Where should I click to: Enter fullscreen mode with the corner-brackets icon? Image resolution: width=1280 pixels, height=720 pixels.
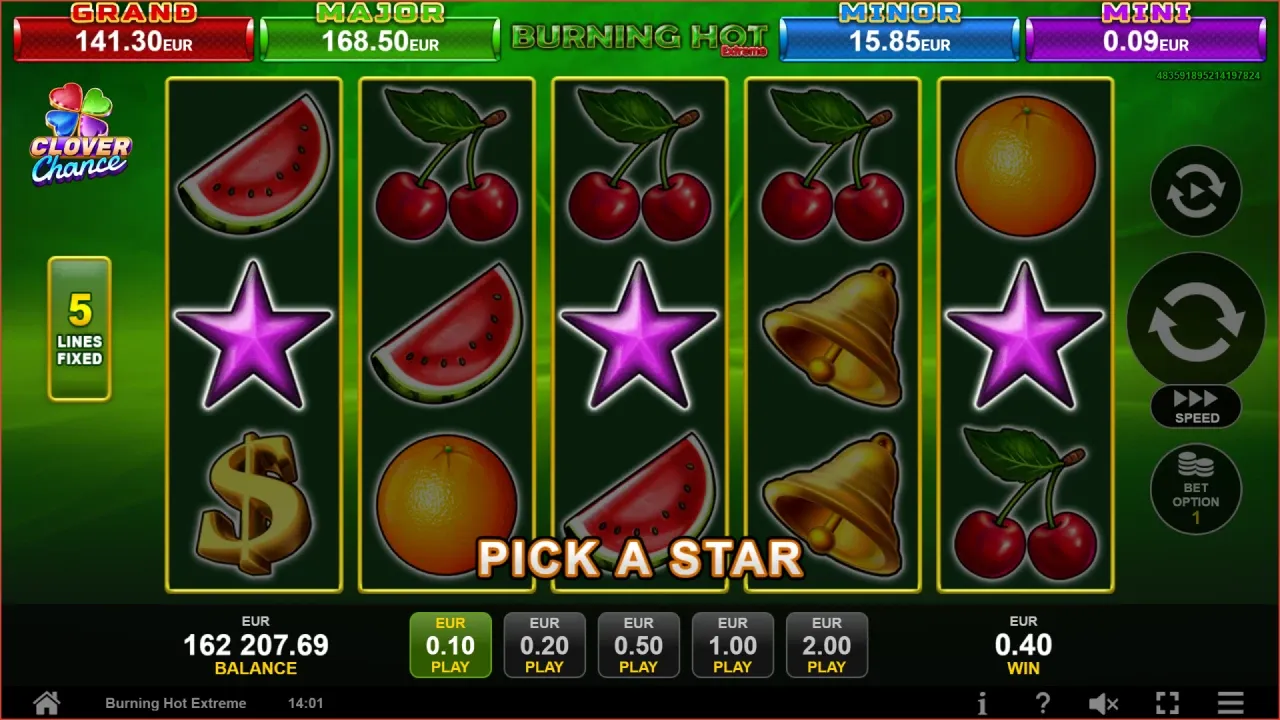point(1167,703)
